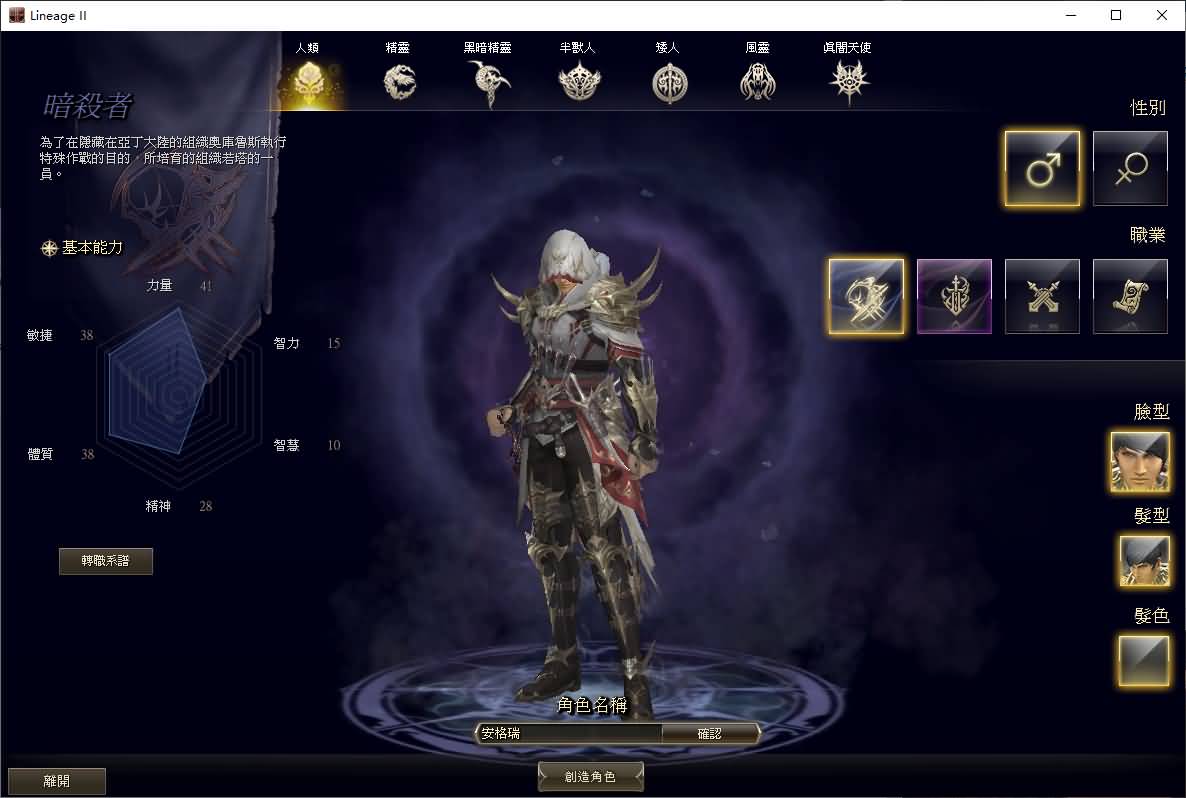Screen dimensions: 1186x798
Task: Select the 矮人 (Dwarf) race tab
Action: (669, 80)
